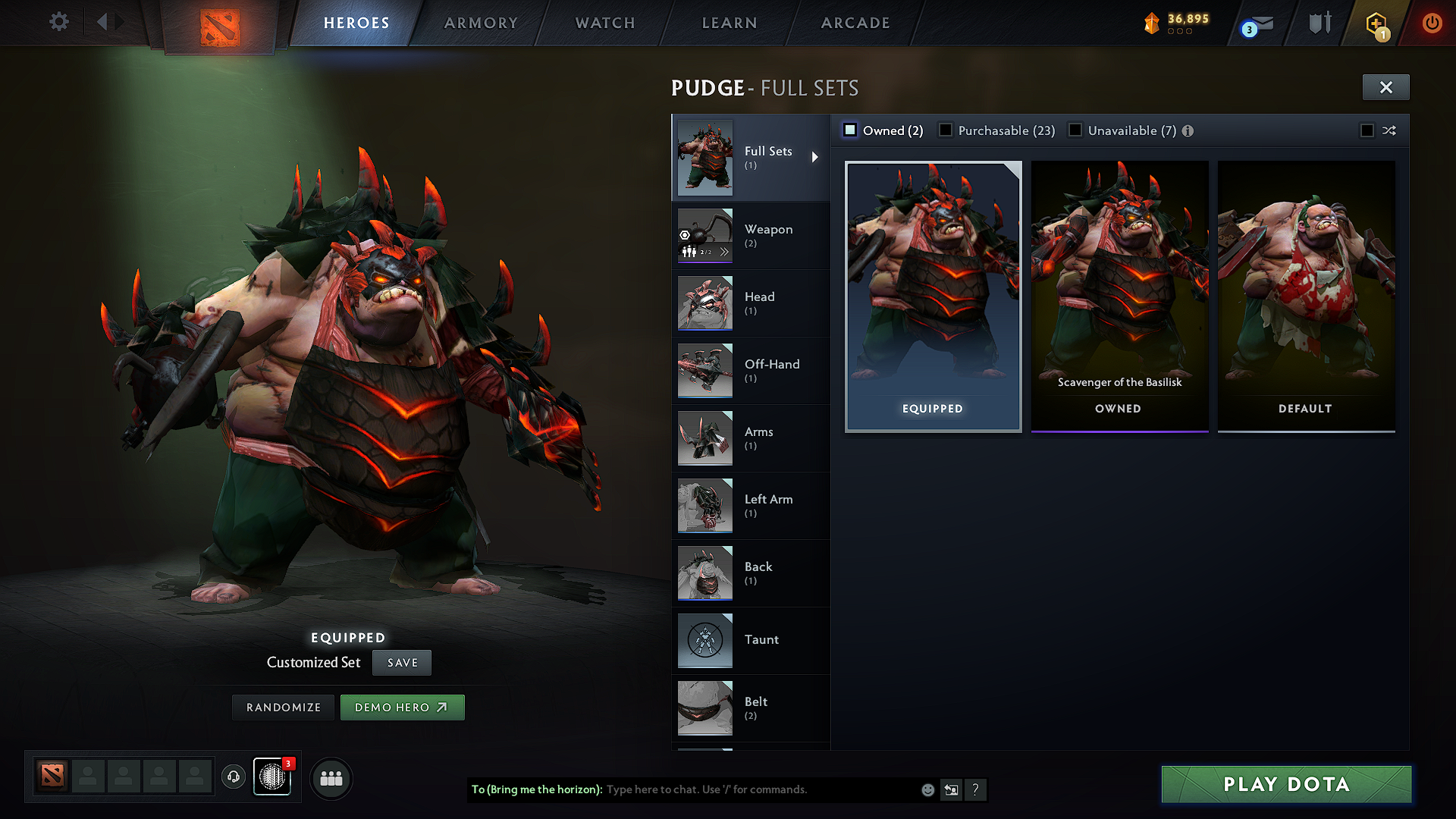
Task: Enable the Purchasable (23) filter
Action: click(x=946, y=130)
